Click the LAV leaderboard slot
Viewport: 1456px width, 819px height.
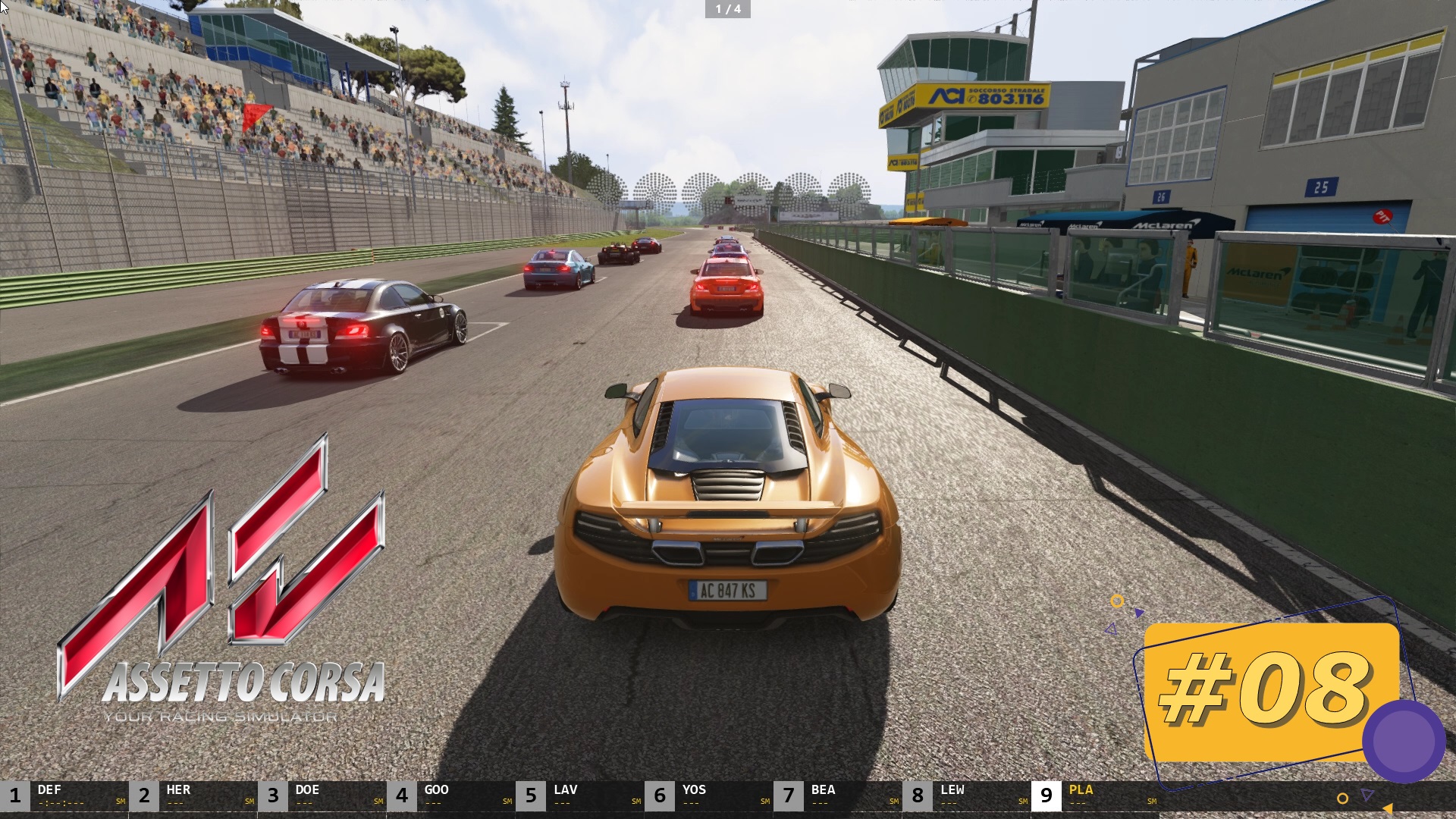[x=565, y=789]
